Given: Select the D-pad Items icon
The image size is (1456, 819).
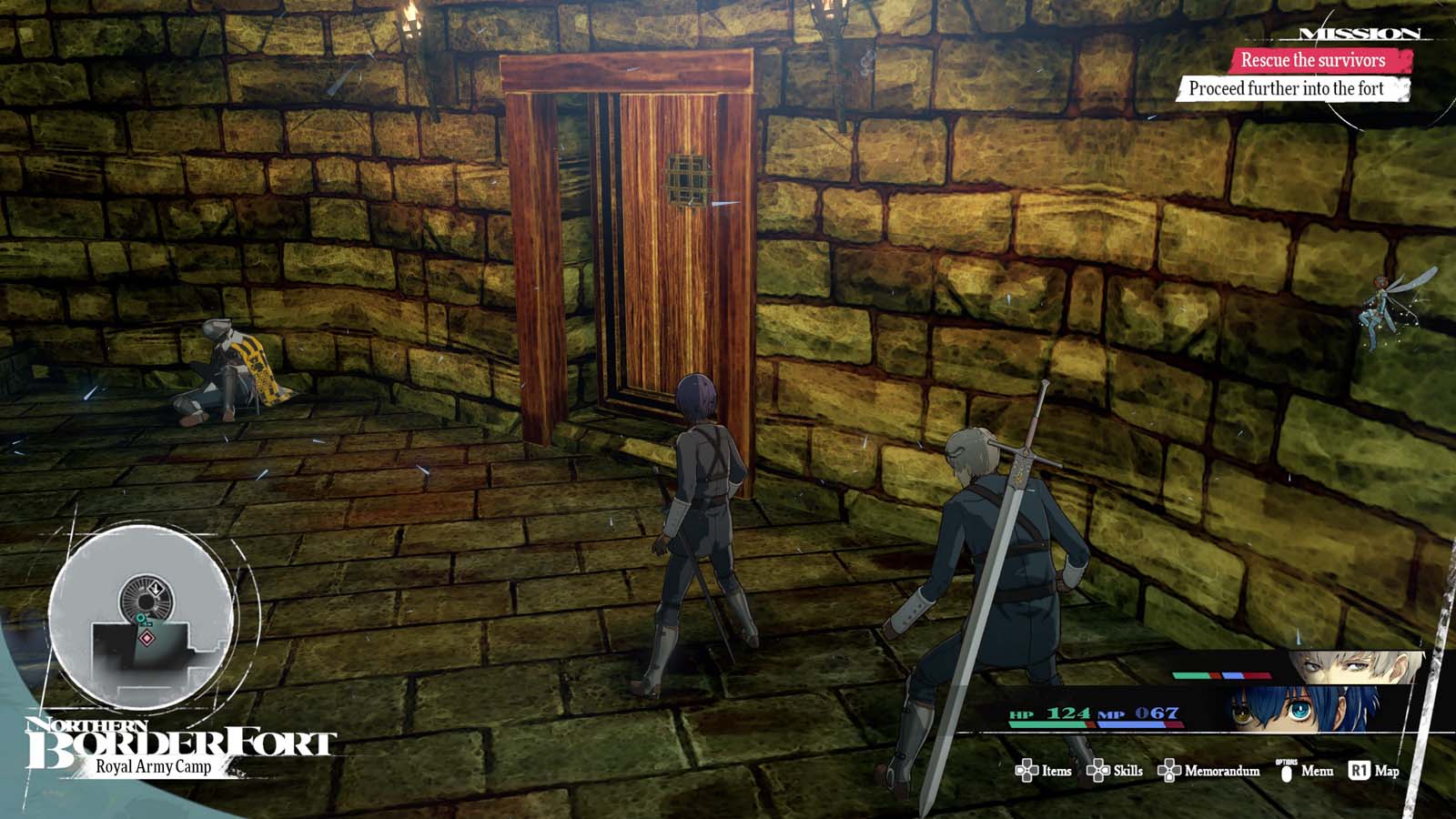Looking at the screenshot, I should pos(1026,771).
